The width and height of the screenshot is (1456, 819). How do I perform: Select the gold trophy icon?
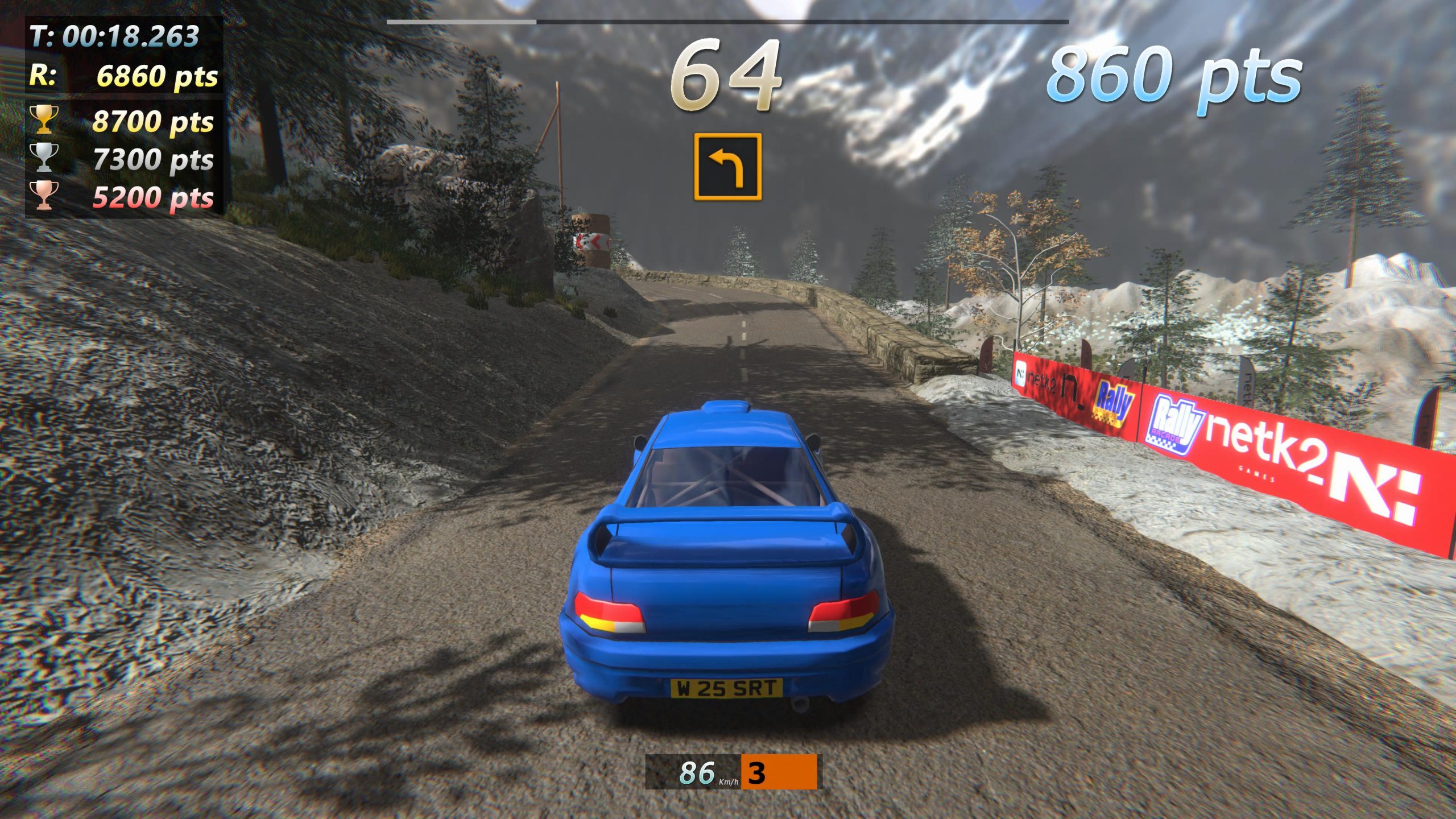tap(44, 119)
